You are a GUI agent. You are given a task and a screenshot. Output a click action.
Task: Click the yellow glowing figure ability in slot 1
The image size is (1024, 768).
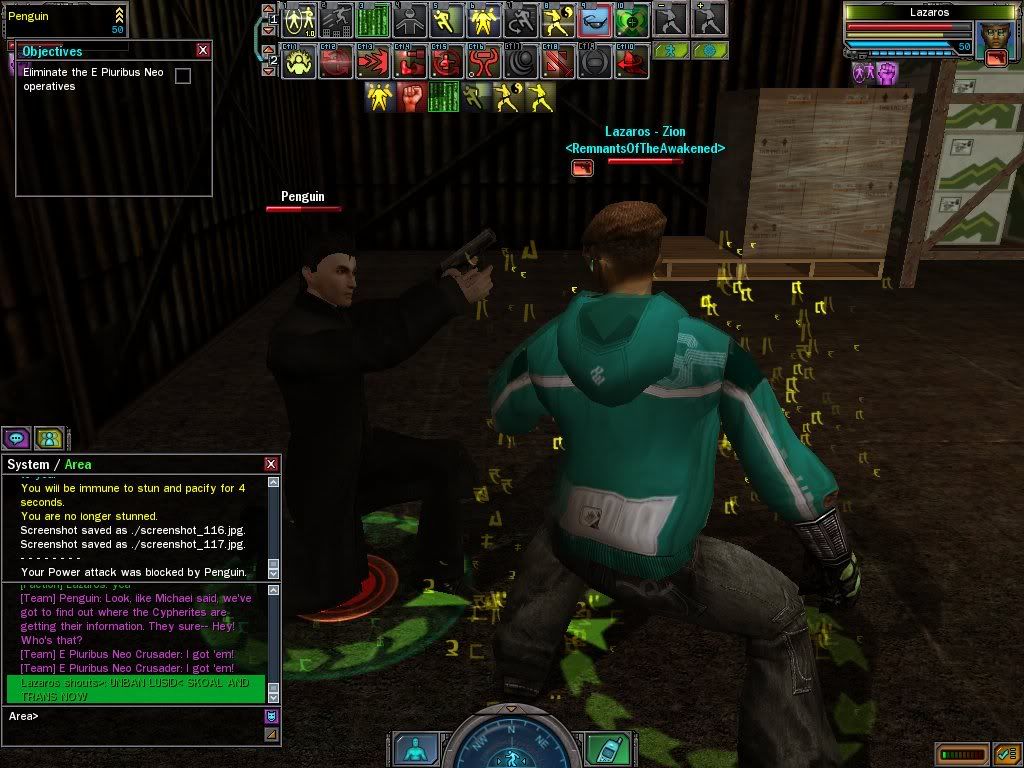point(299,19)
